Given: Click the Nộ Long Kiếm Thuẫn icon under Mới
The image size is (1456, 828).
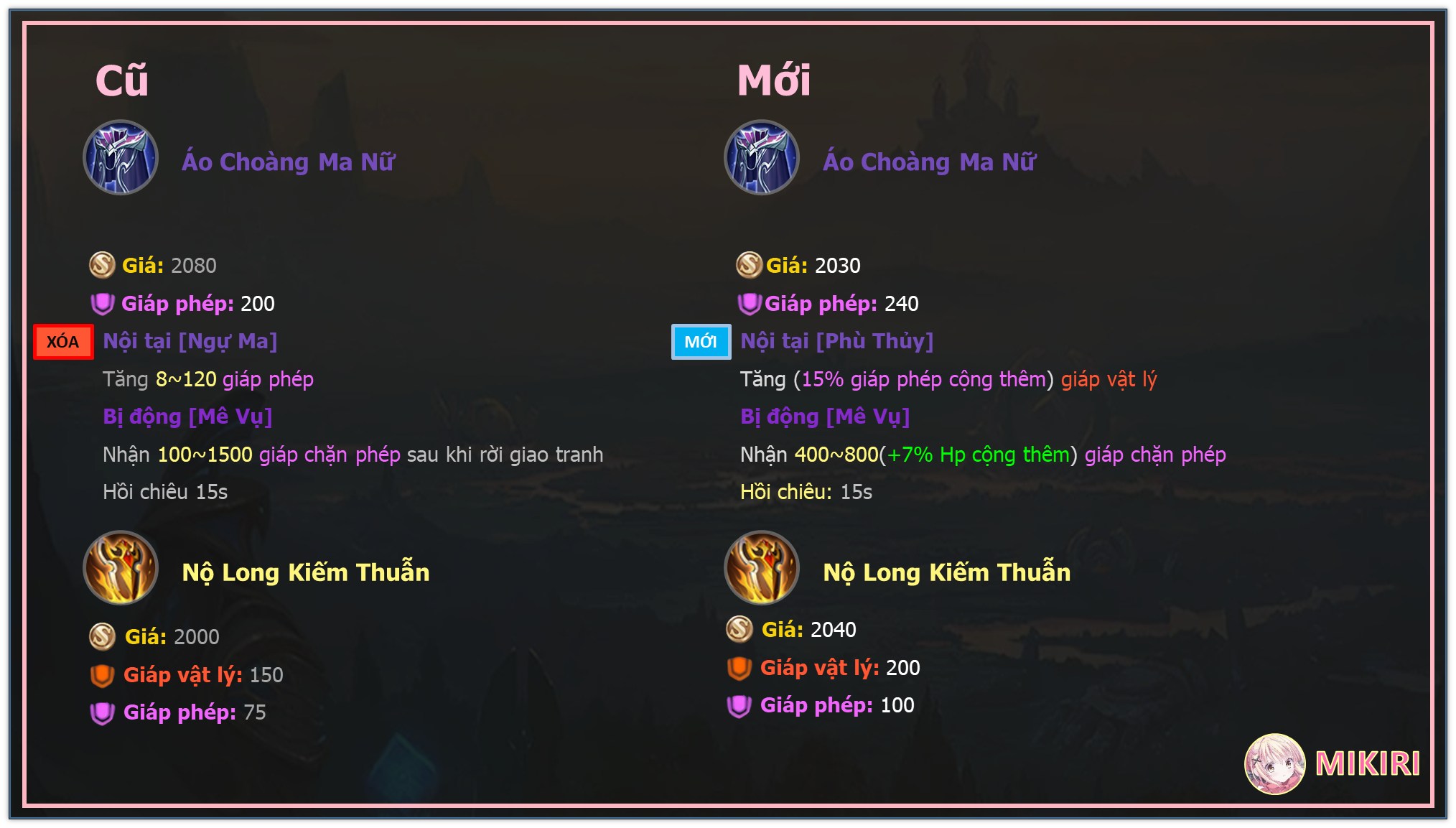Looking at the screenshot, I should tap(762, 568).
